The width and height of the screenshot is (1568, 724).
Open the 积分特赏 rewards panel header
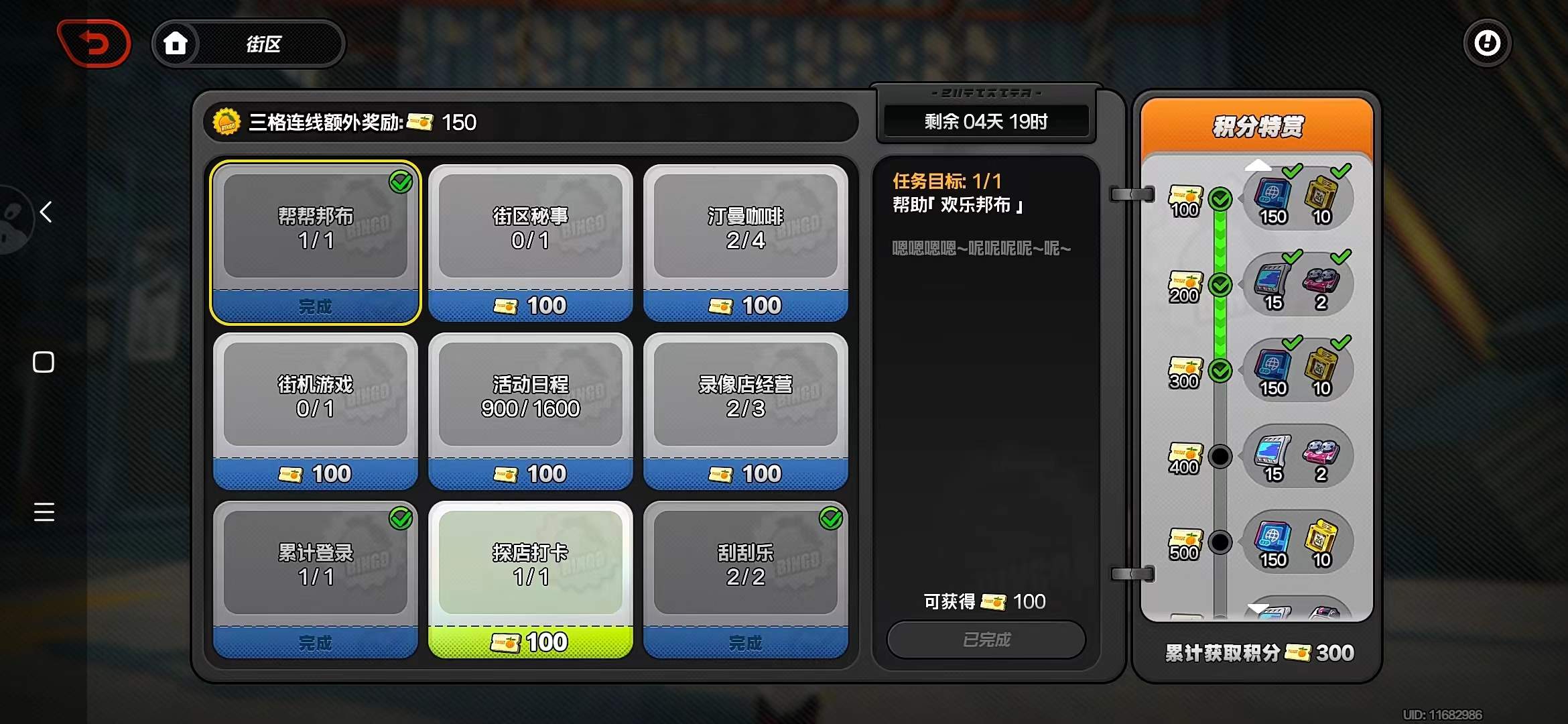point(1257,126)
